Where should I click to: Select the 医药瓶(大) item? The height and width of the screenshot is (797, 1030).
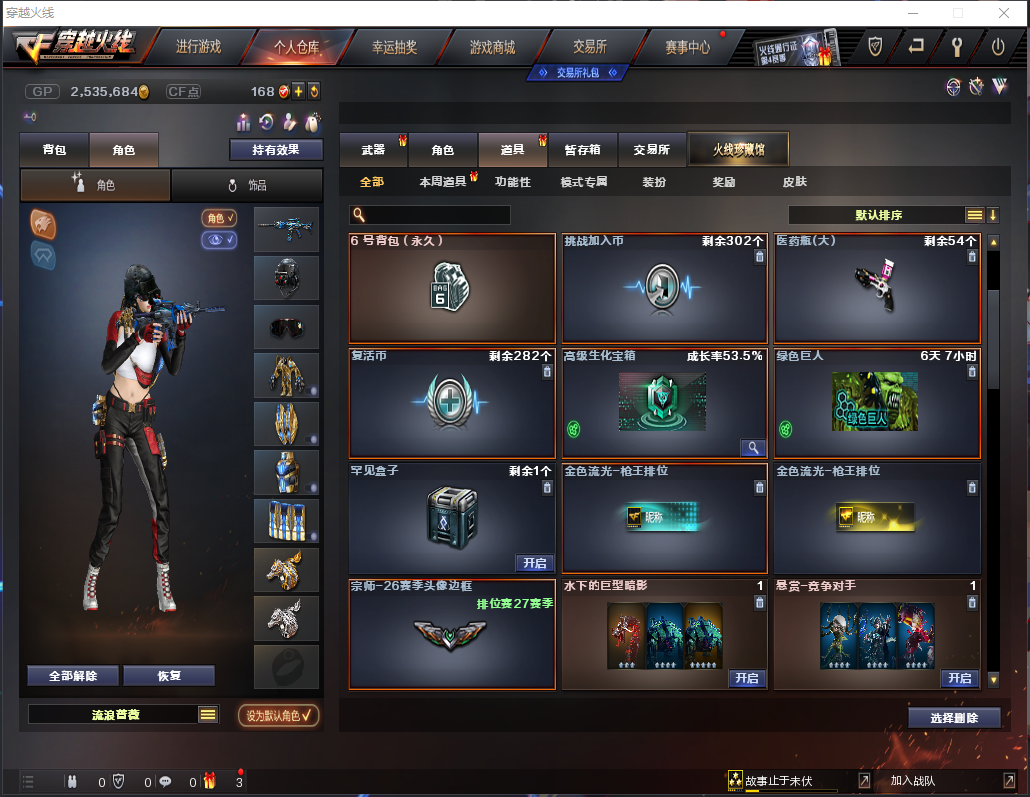[877, 290]
